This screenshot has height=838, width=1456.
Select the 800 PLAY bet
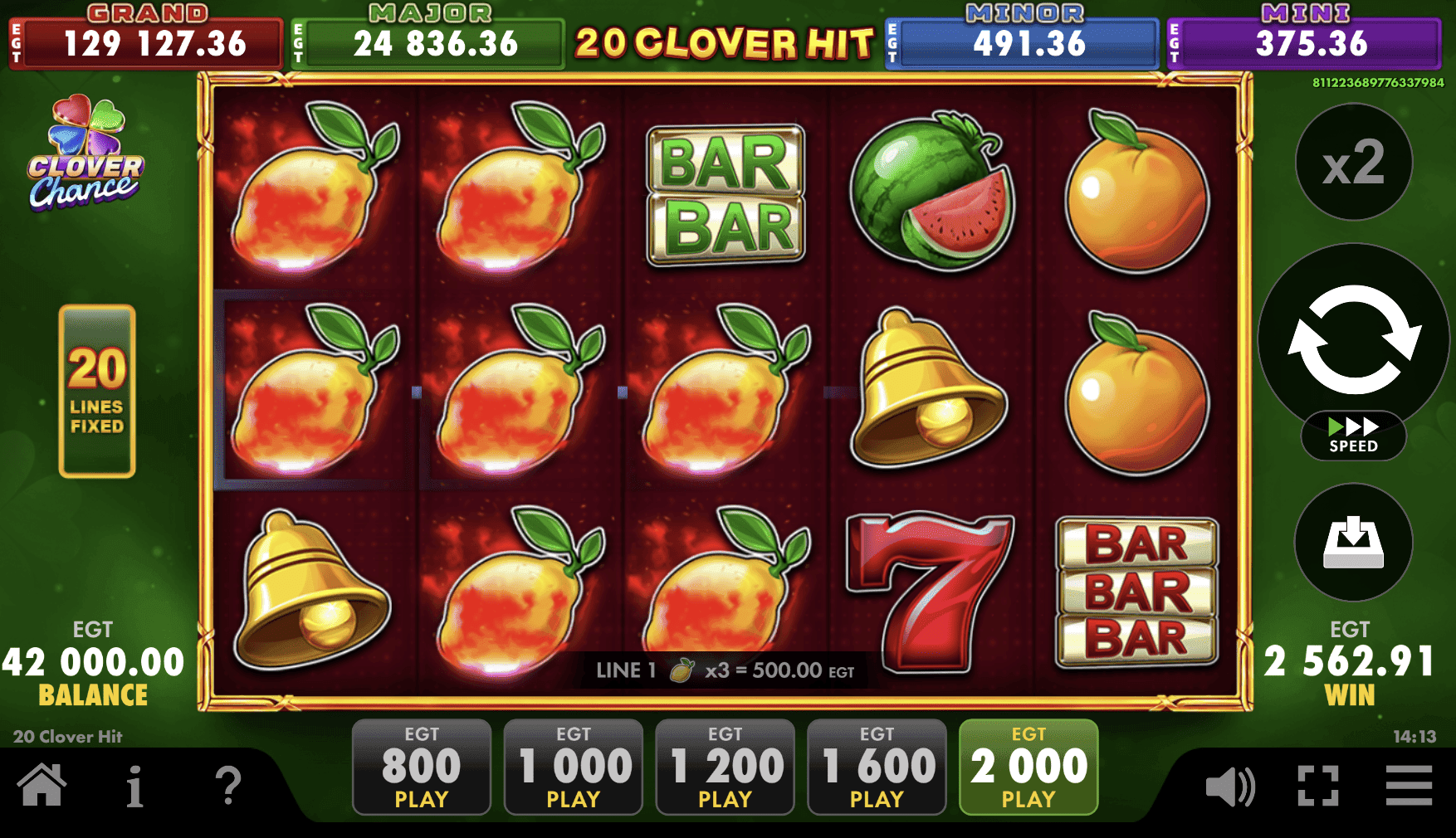[422, 767]
